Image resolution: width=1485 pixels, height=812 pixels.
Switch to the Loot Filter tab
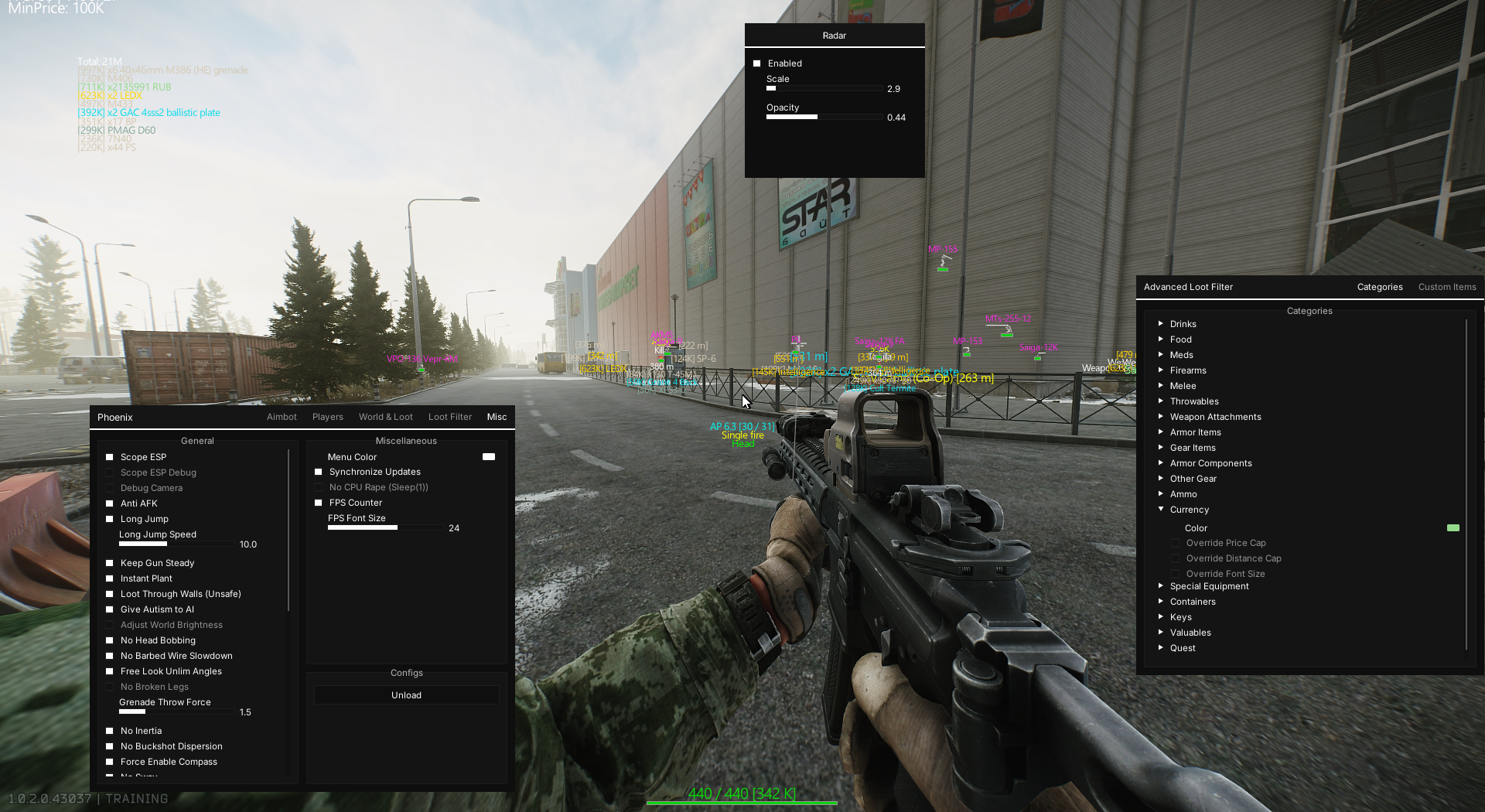449,417
